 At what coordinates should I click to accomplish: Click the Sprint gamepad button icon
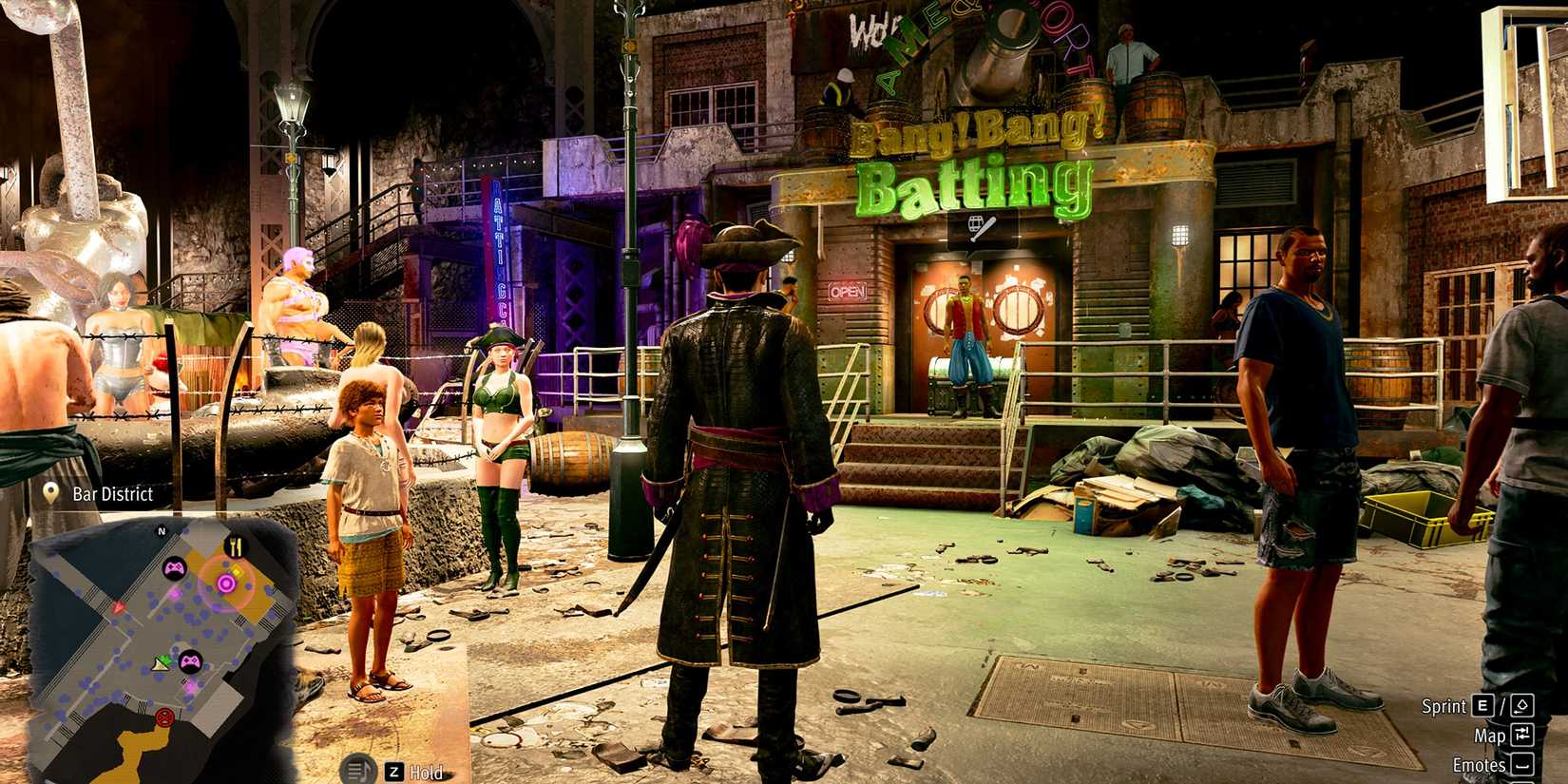pyautogui.click(x=1521, y=707)
